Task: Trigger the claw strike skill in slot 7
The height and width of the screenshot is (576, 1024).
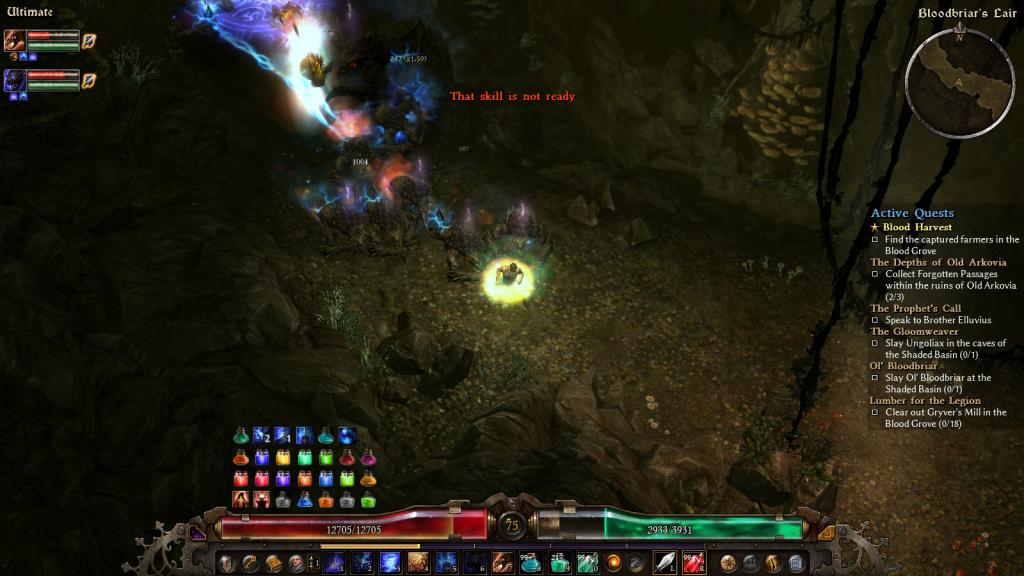Action: tap(502, 562)
